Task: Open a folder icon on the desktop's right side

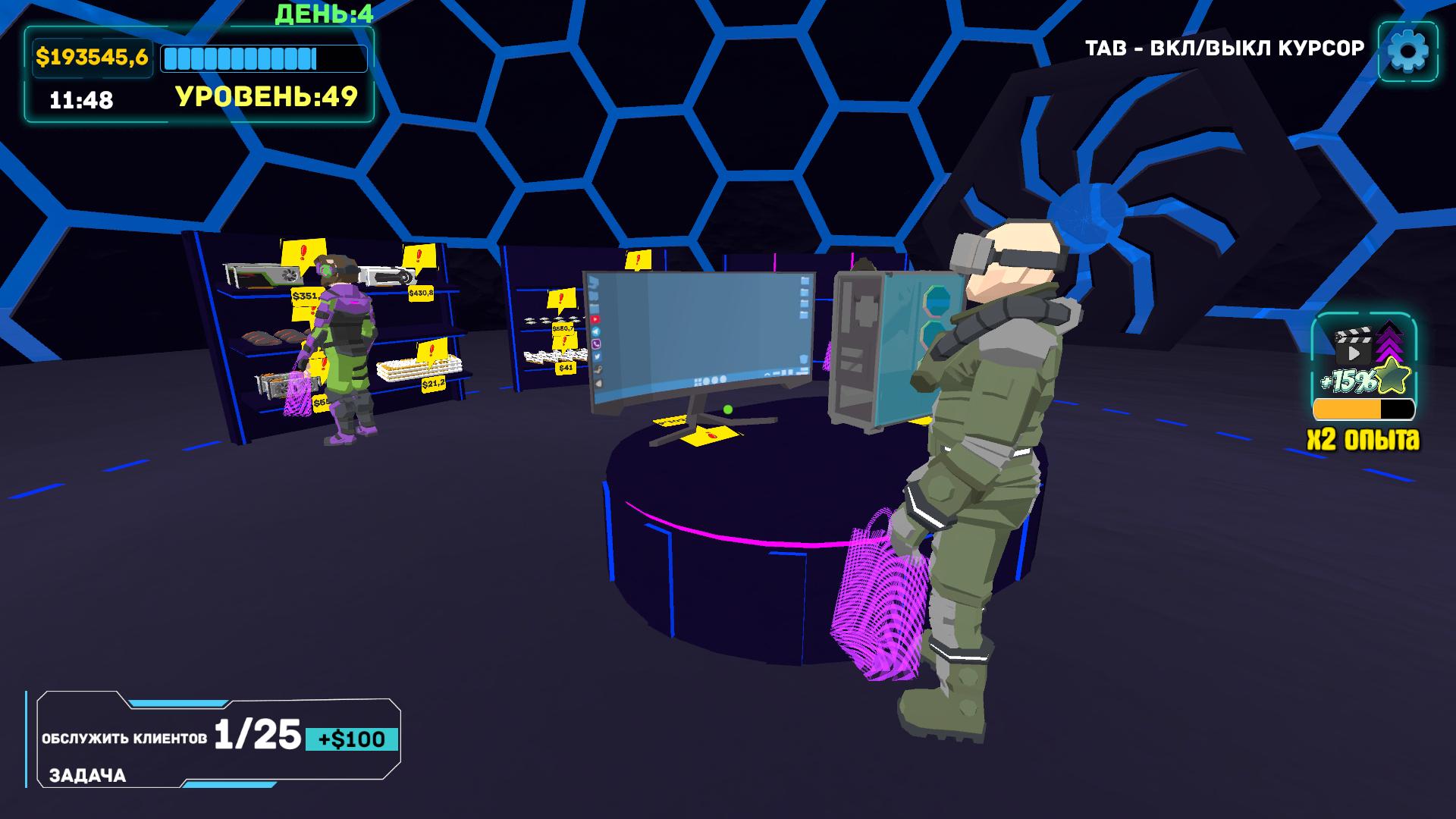Action: pos(805,281)
